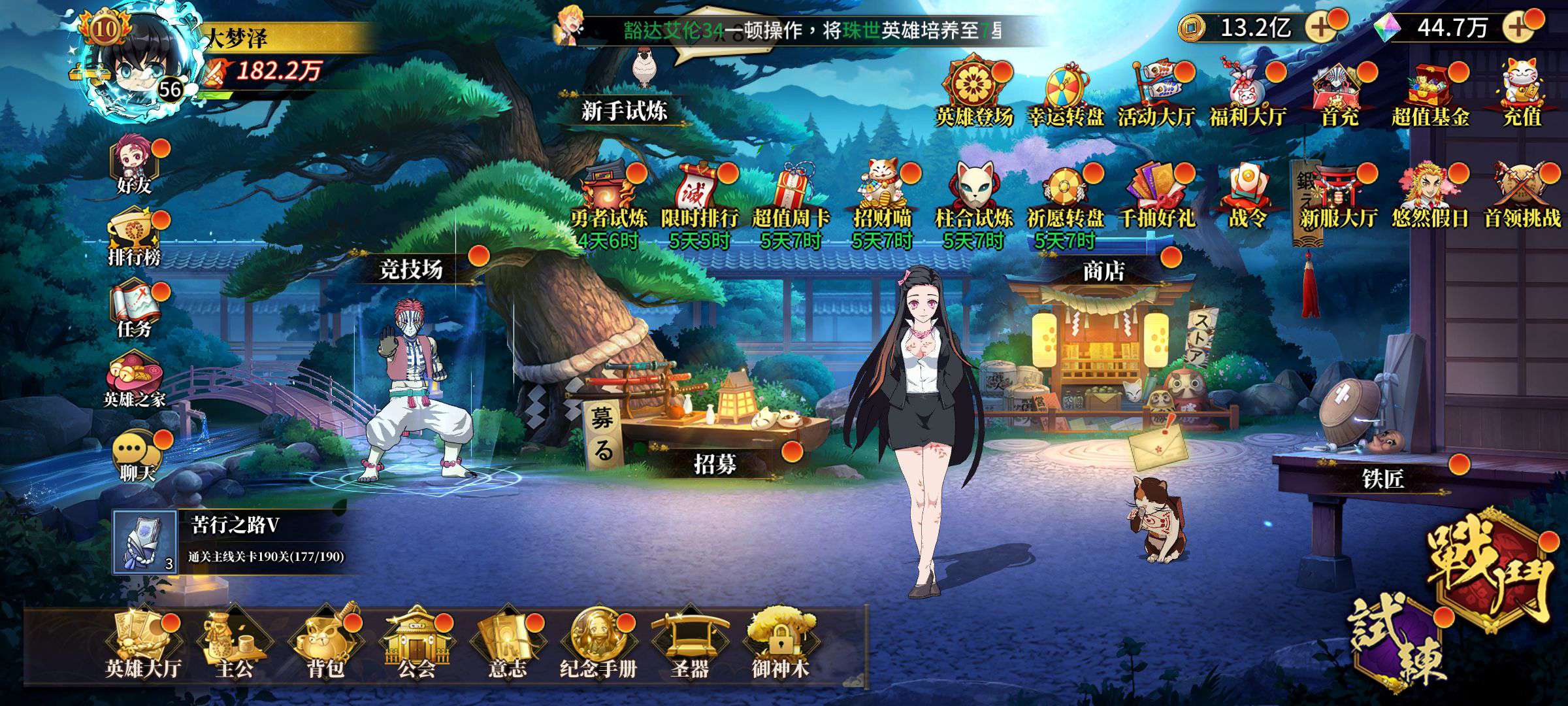Open the 幸运转盘 lucky wheel
Viewport: 1568px width, 706px height.
[x=1066, y=95]
